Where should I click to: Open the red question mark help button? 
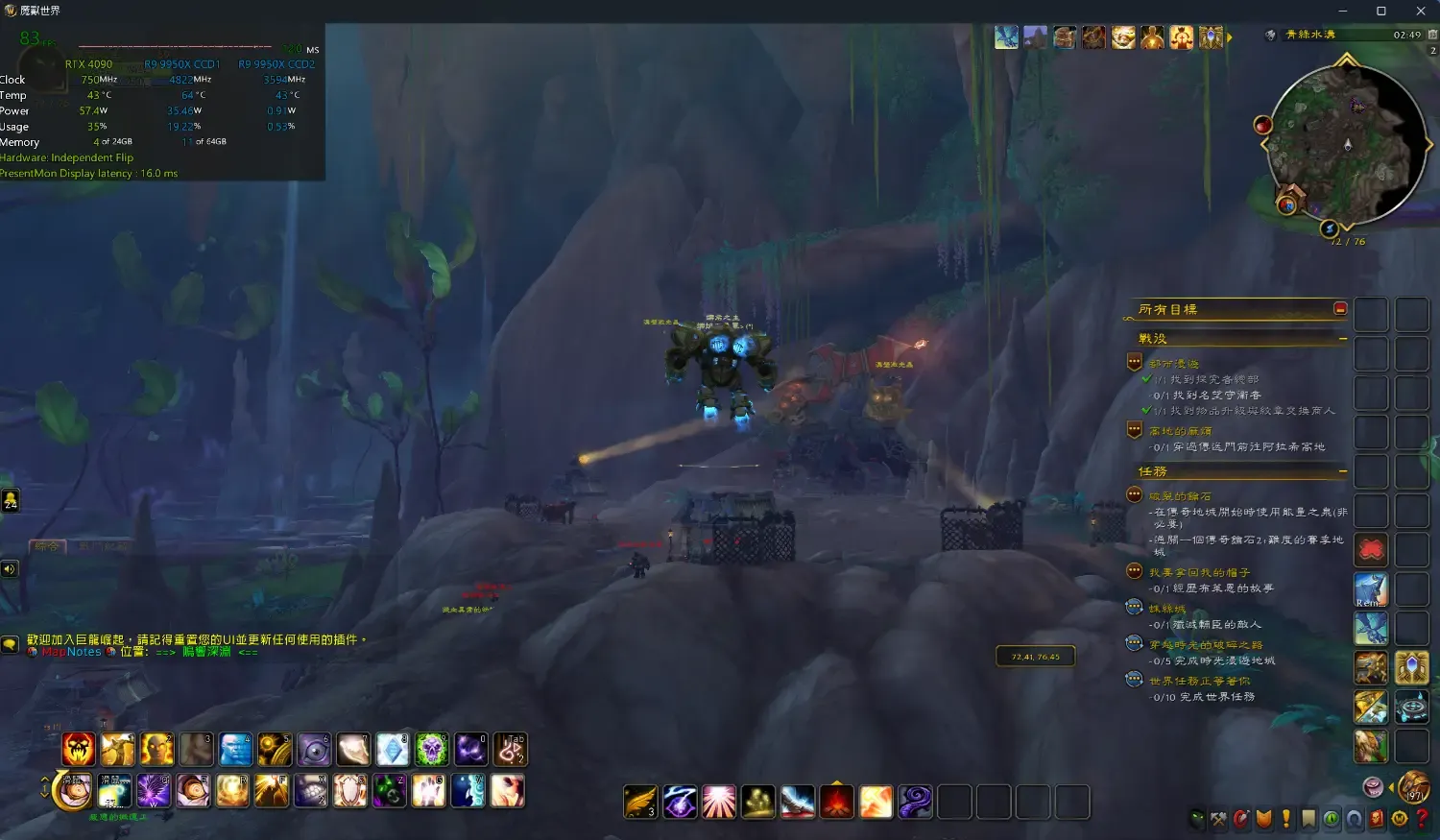1423,819
